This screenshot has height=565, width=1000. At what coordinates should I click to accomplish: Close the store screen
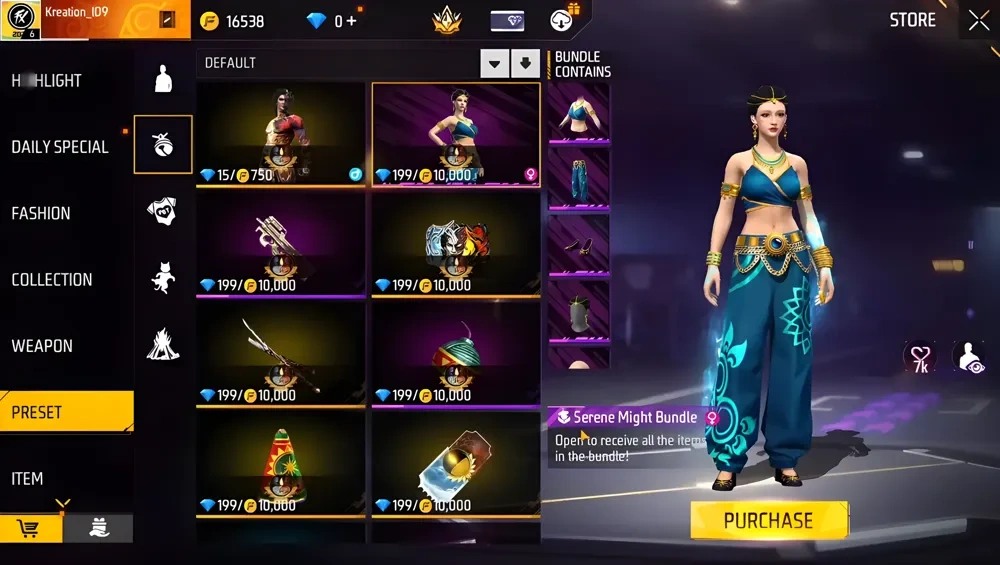[x=977, y=20]
